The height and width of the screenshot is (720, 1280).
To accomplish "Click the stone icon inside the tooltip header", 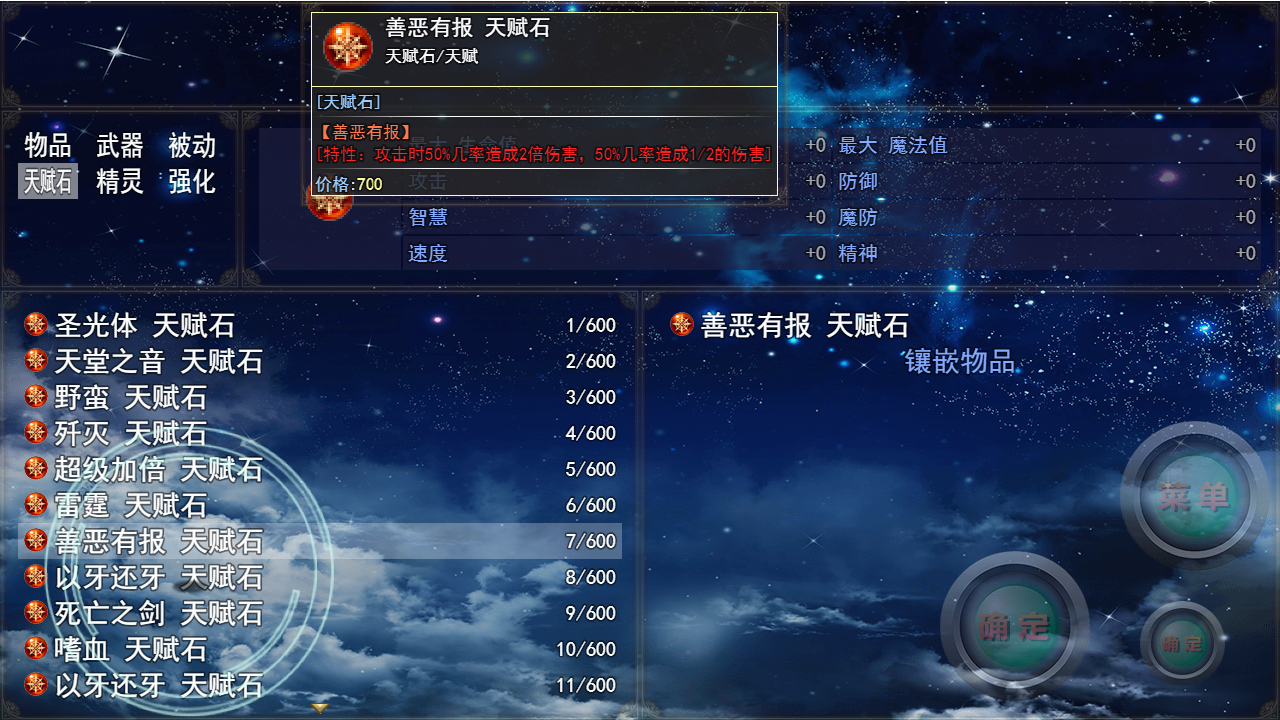I will pos(346,44).
